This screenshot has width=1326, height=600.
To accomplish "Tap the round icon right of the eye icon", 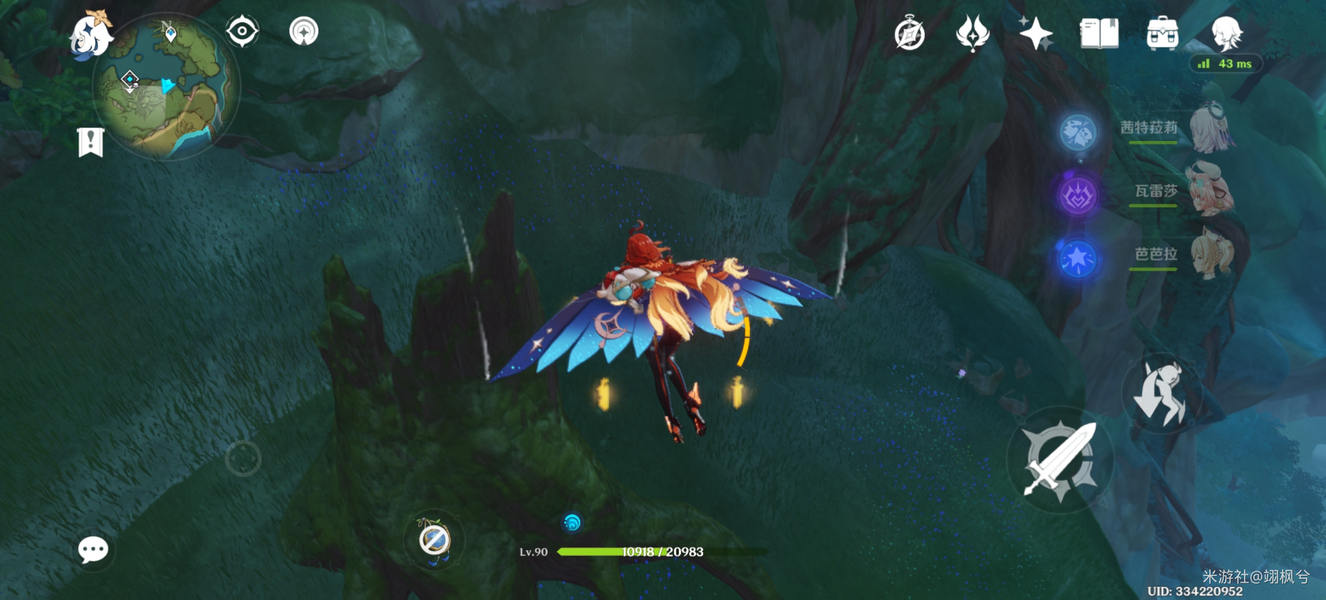I will pos(304,32).
